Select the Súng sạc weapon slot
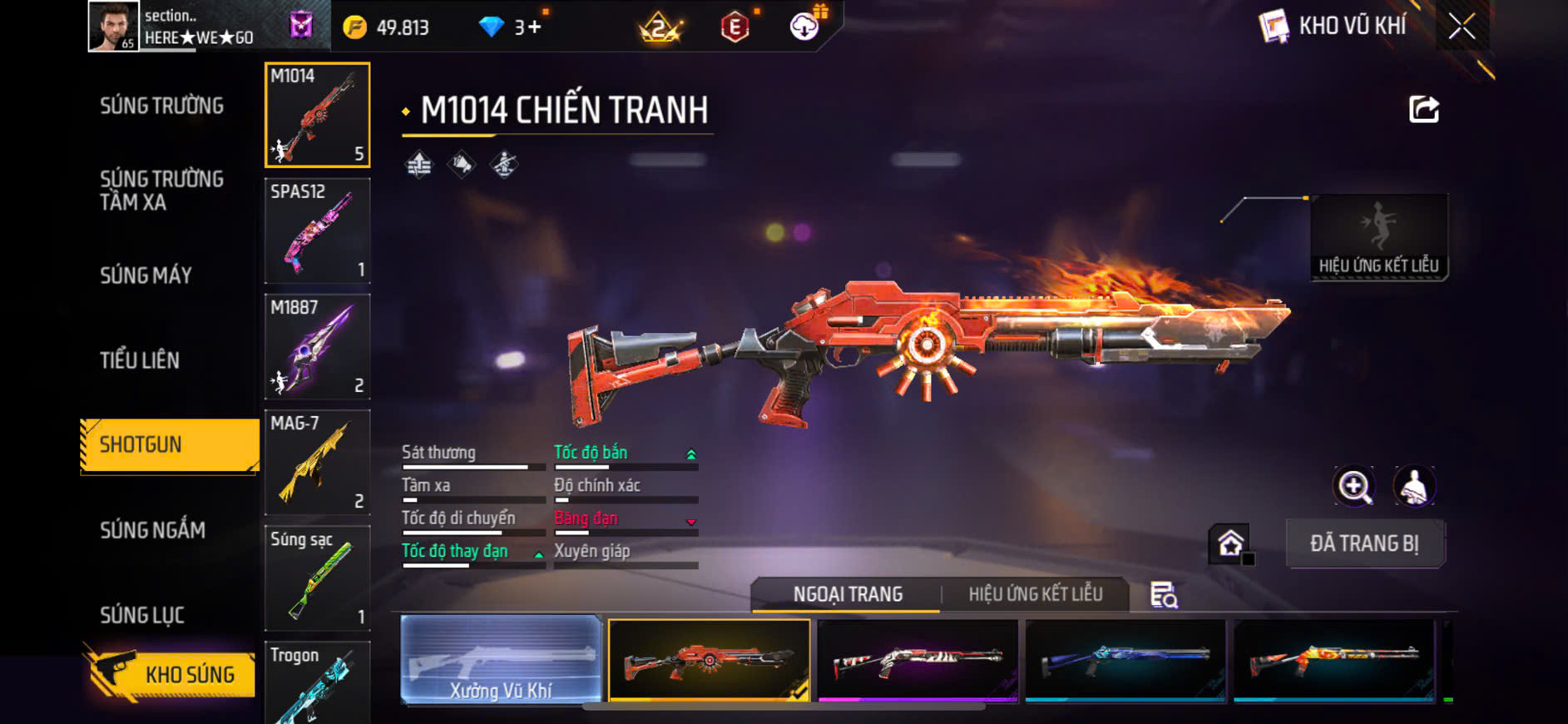 coord(317,578)
